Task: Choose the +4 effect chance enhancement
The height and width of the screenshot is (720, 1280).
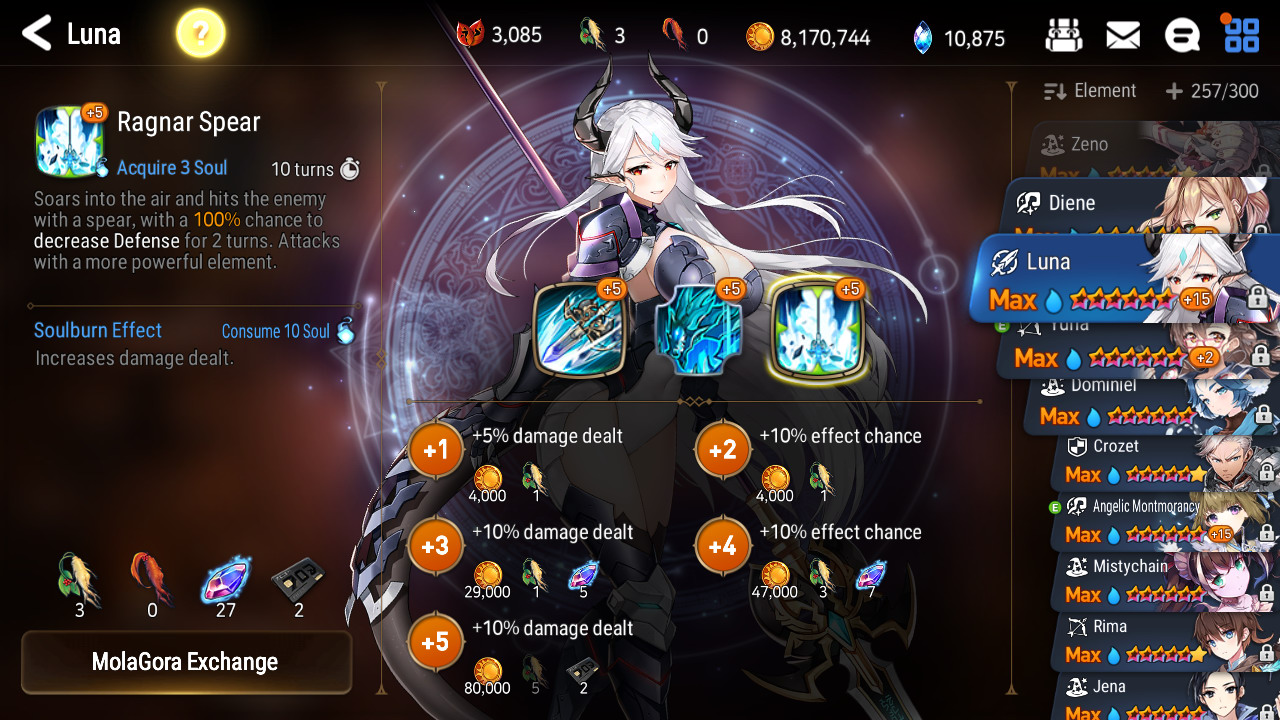Action: click(x=723, y=546)
